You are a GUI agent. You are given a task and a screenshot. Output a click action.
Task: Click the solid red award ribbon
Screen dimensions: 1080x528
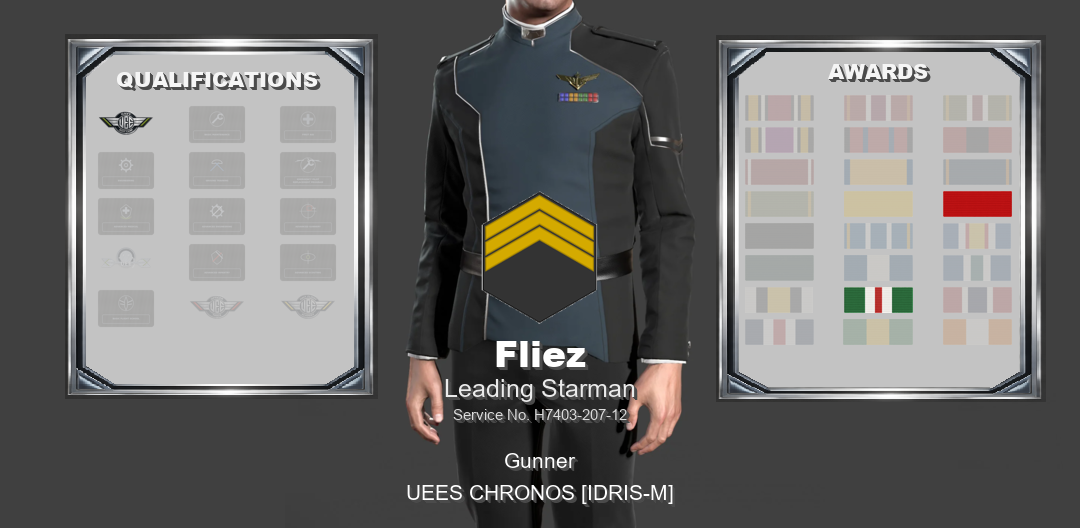click(977, 204)
